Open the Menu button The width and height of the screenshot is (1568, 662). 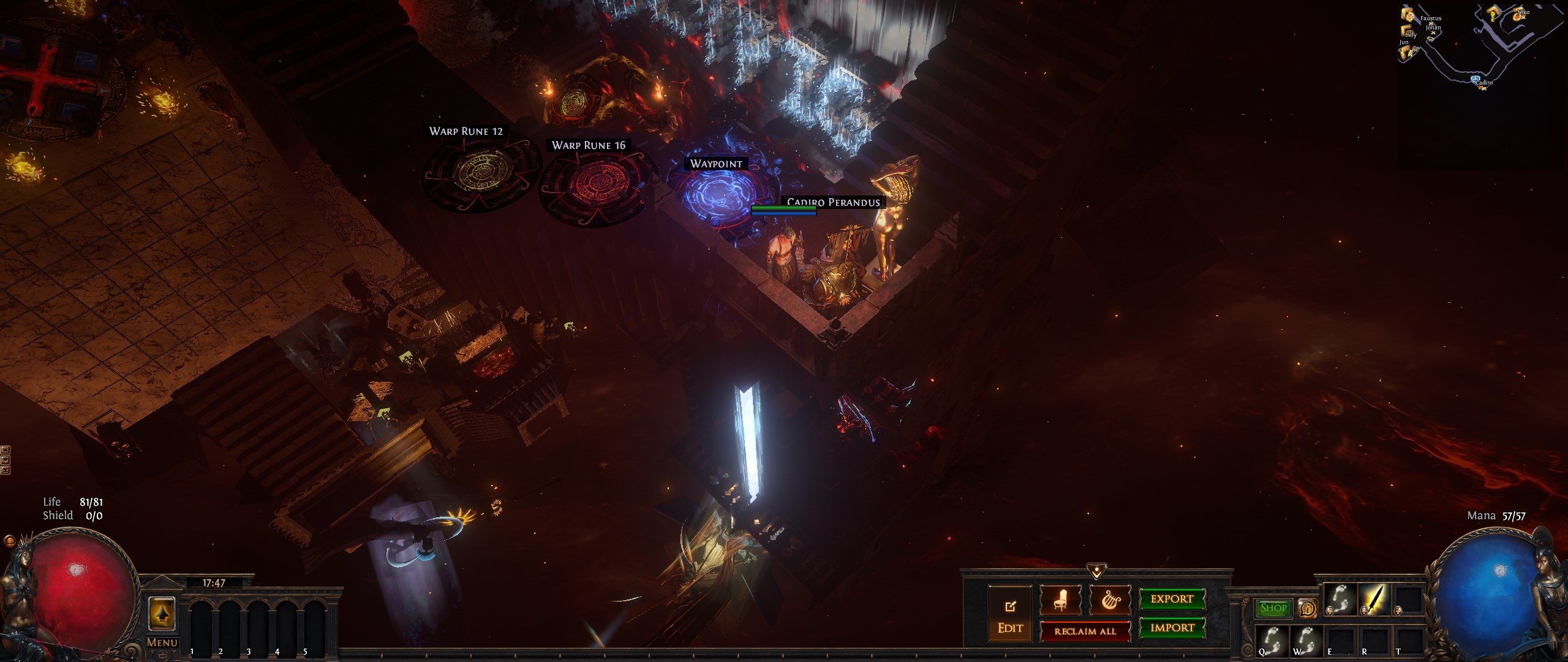[162, 642]
